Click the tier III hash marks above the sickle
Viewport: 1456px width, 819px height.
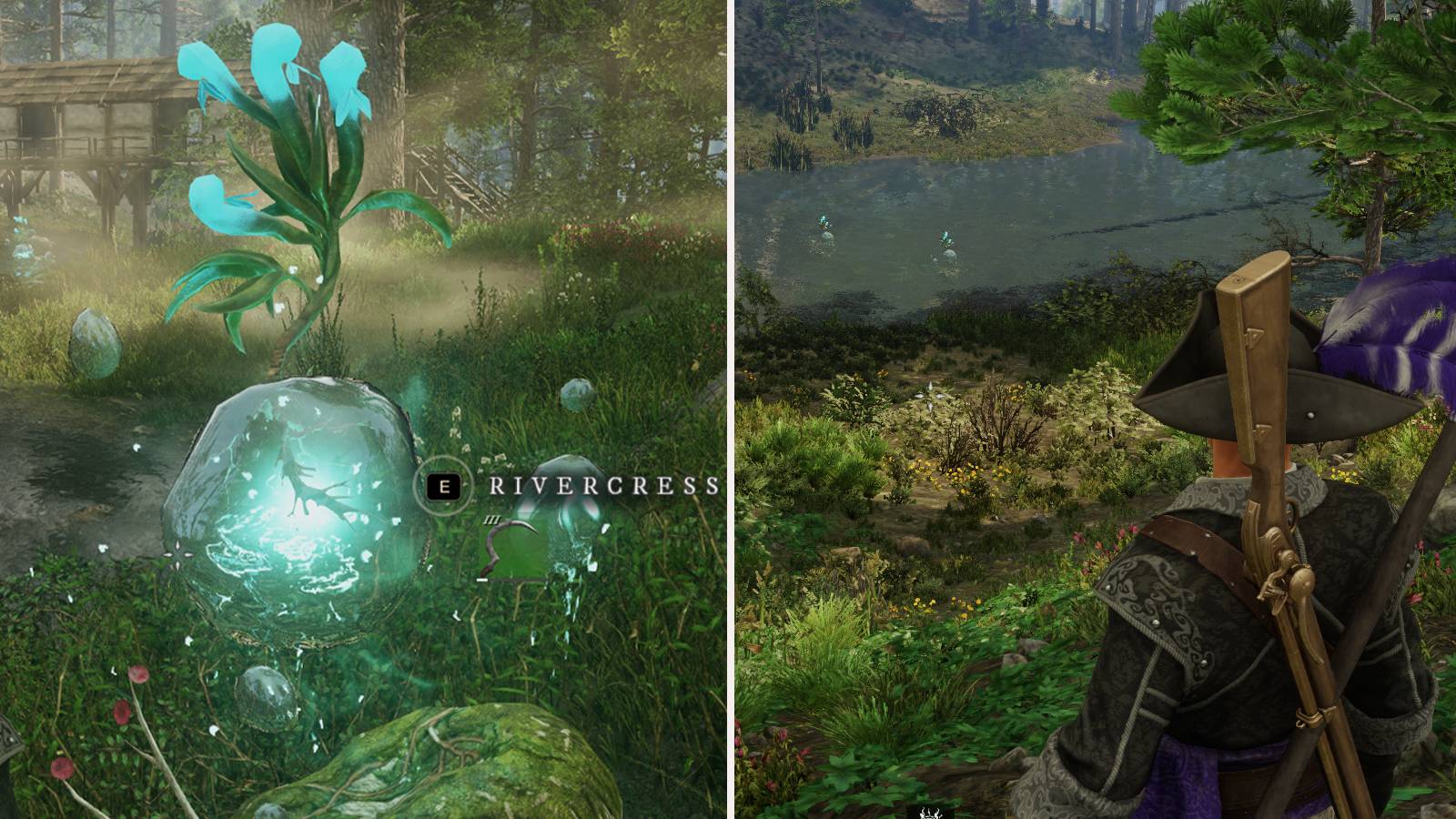pos(492,520)
